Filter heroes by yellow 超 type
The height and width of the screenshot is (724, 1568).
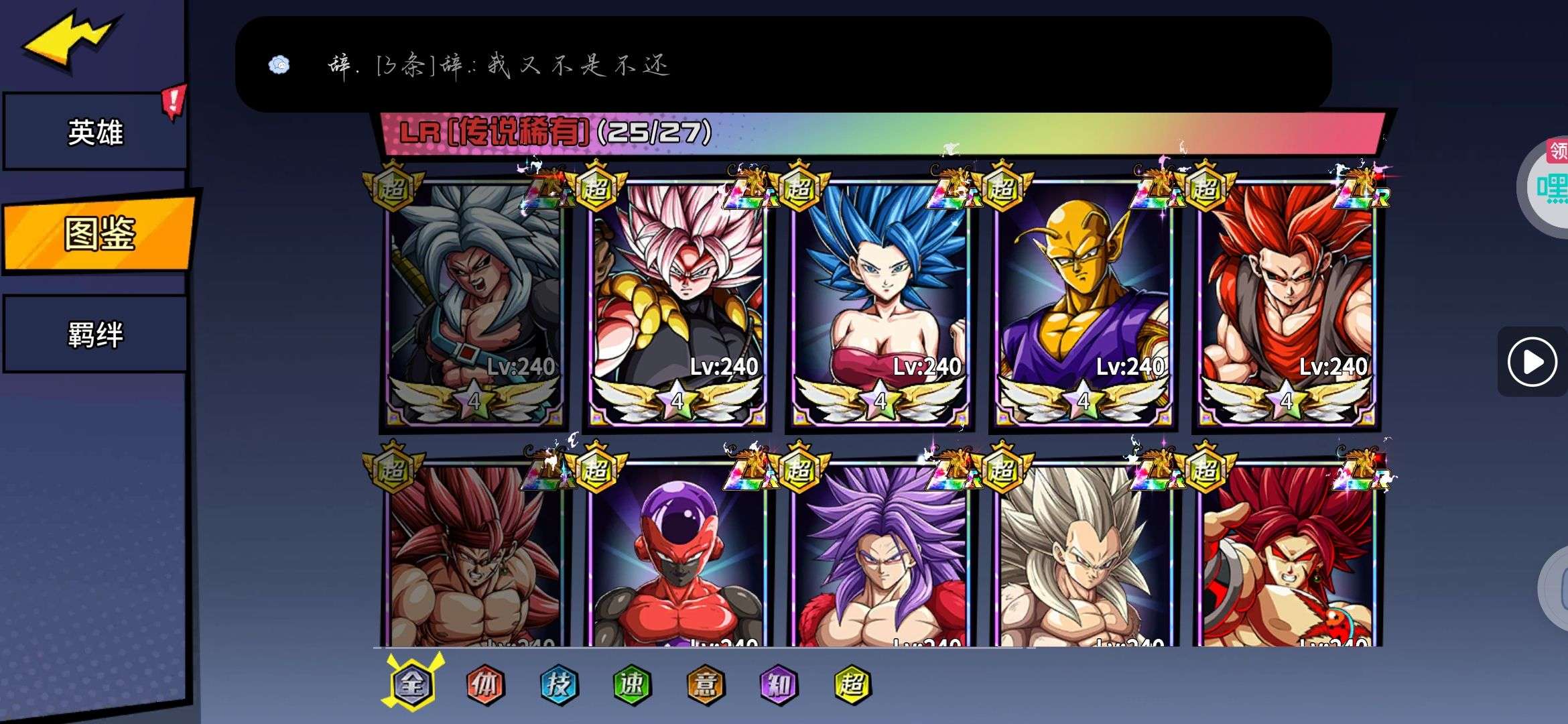coord(852,684)
